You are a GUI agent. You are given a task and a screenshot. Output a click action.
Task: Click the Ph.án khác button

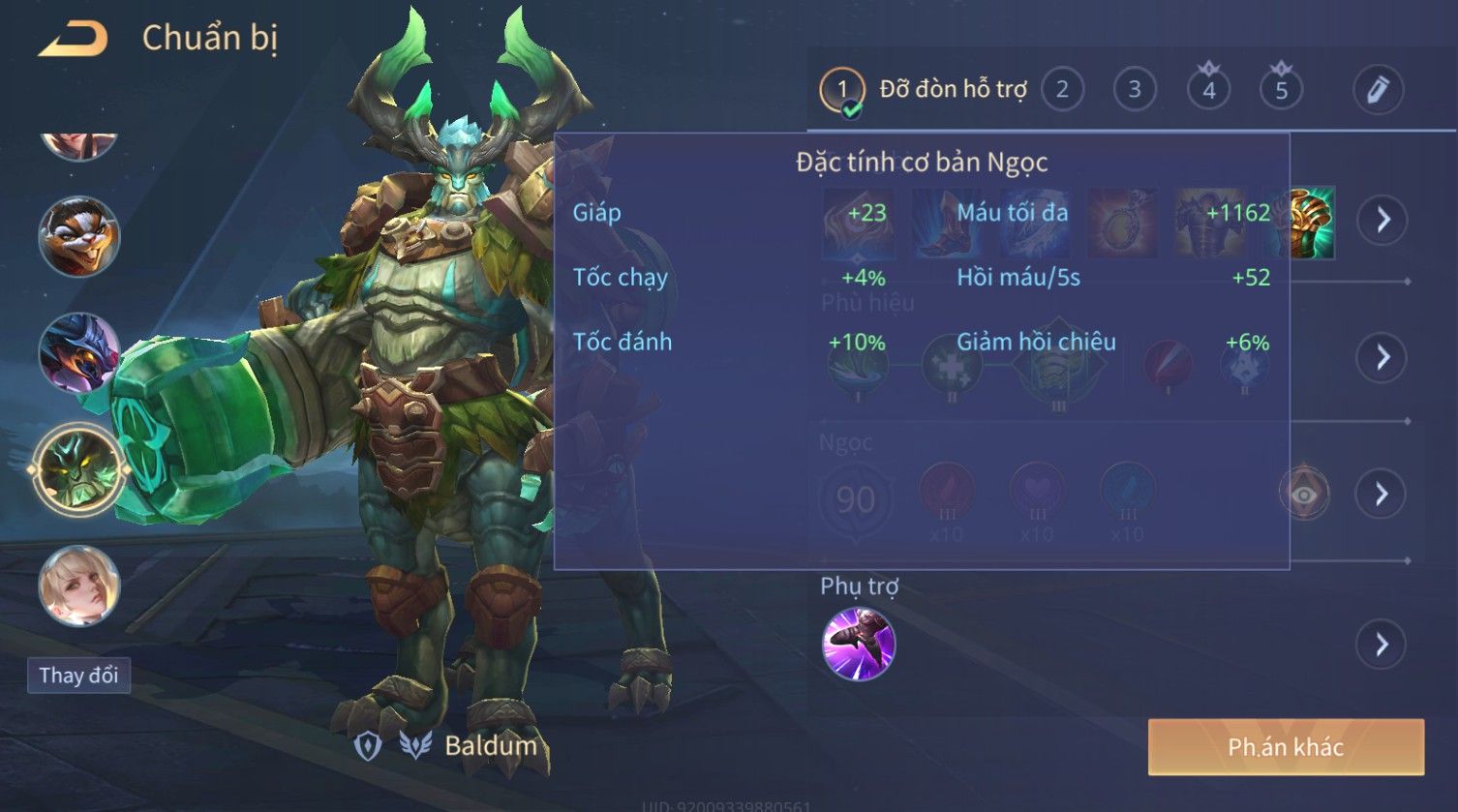(x=1286, y=747)
